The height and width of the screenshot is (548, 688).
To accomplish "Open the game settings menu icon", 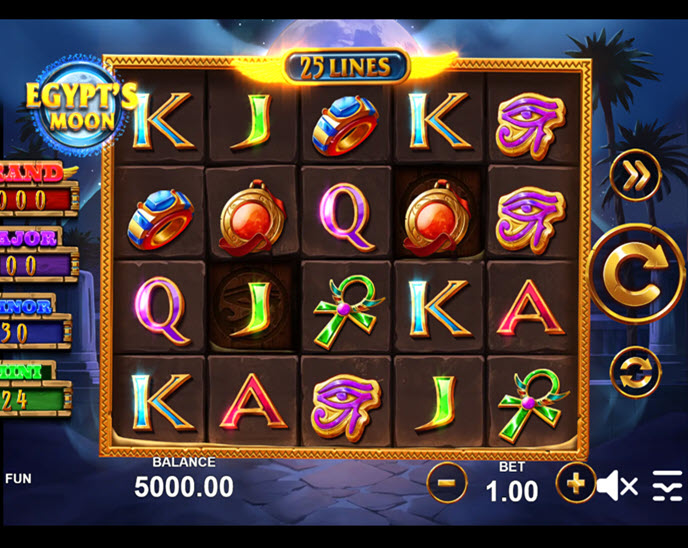I will 667,487.
